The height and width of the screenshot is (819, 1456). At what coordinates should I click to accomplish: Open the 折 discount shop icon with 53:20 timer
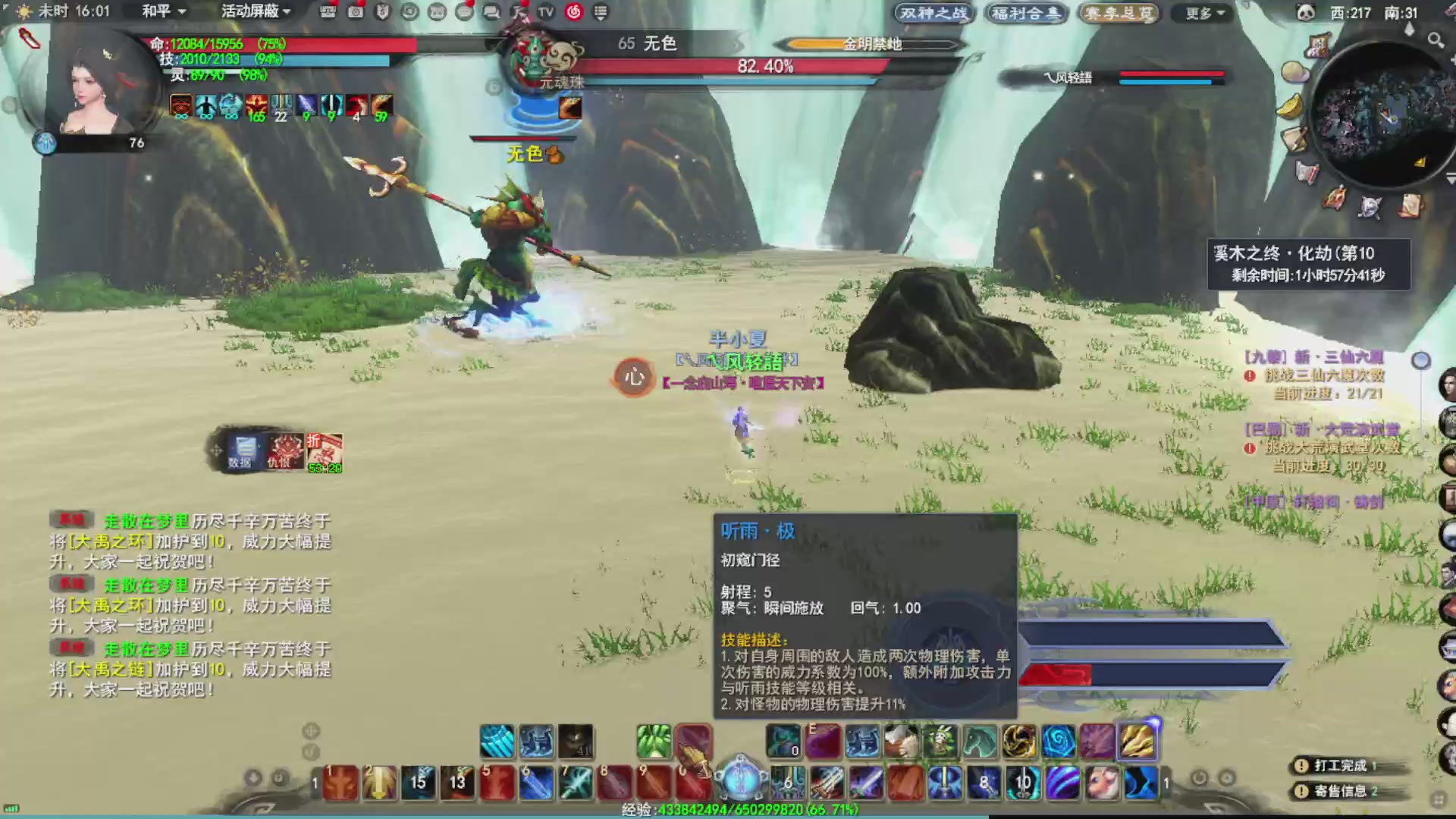pos(325,453)
